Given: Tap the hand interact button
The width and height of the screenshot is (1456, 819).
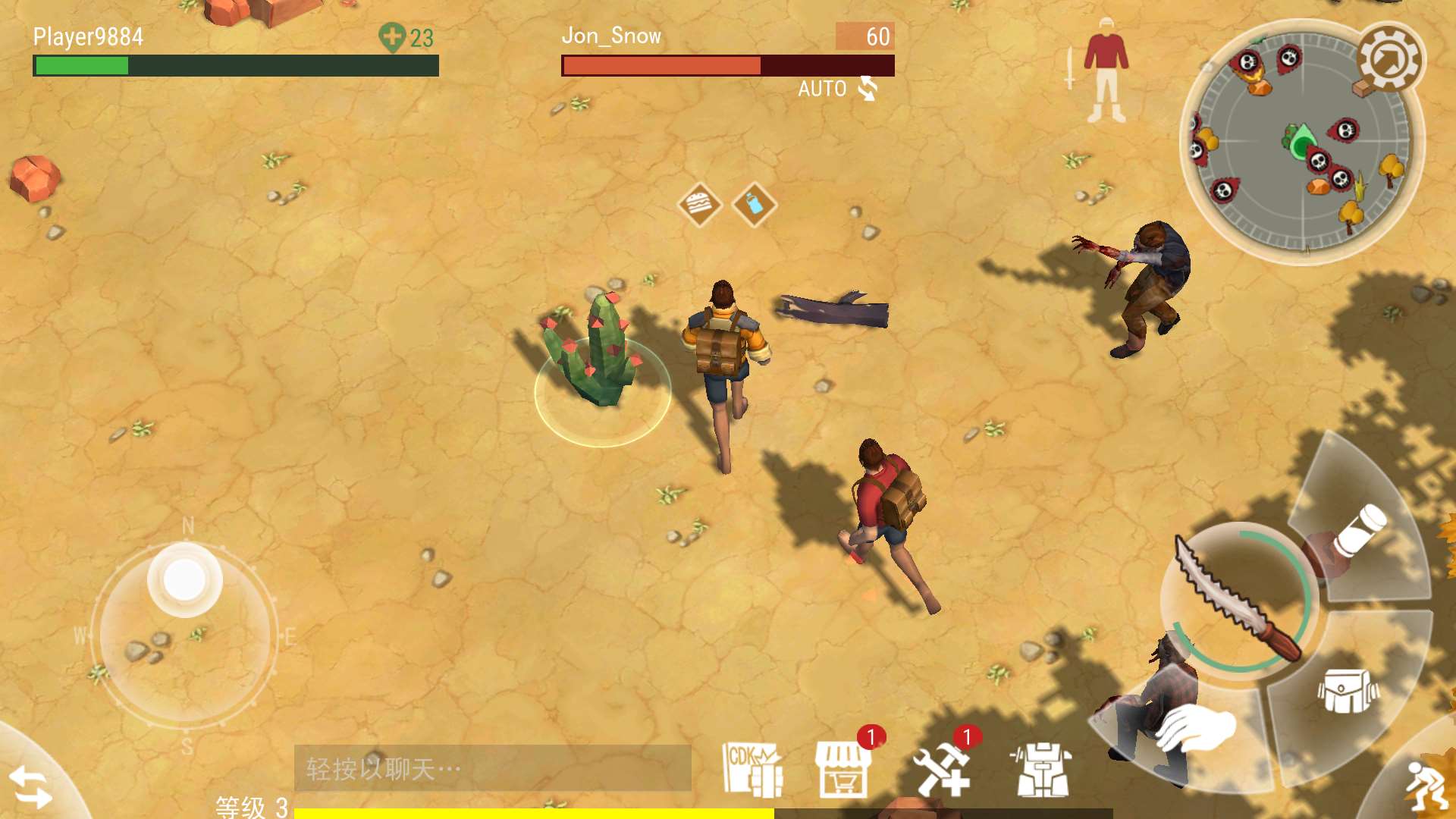Looking at the screenshot, I should coord(1194,728).
